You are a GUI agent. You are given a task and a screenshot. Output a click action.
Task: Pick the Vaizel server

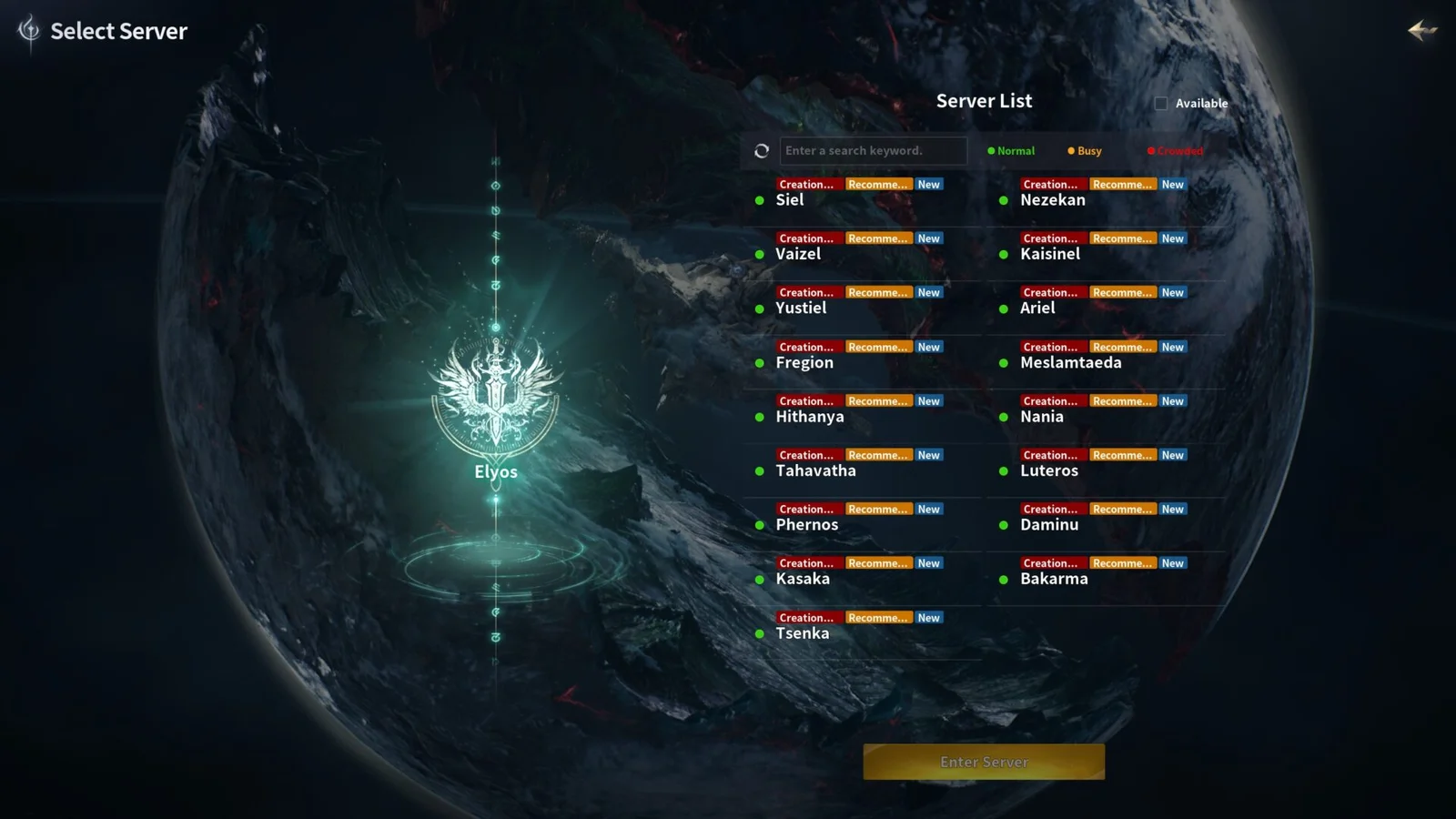[798, 254]
